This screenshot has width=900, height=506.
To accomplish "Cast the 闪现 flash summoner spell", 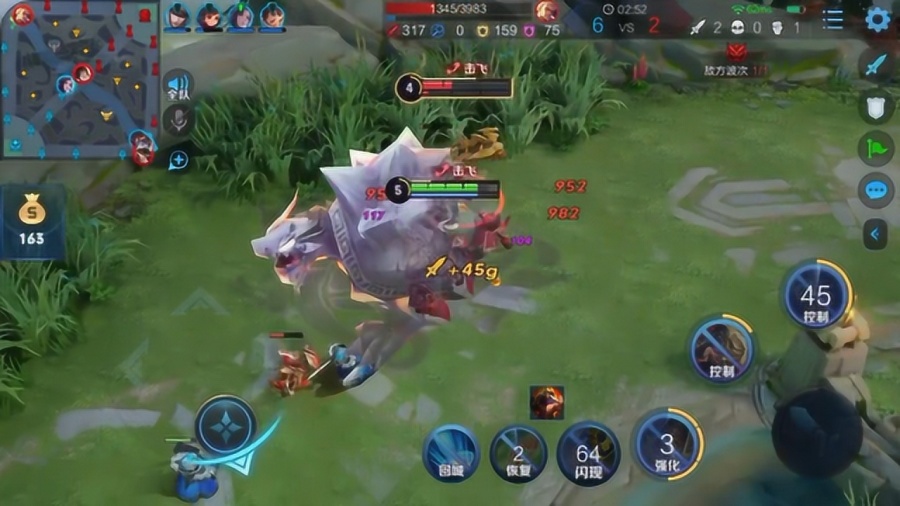I will tap(588, 455).
